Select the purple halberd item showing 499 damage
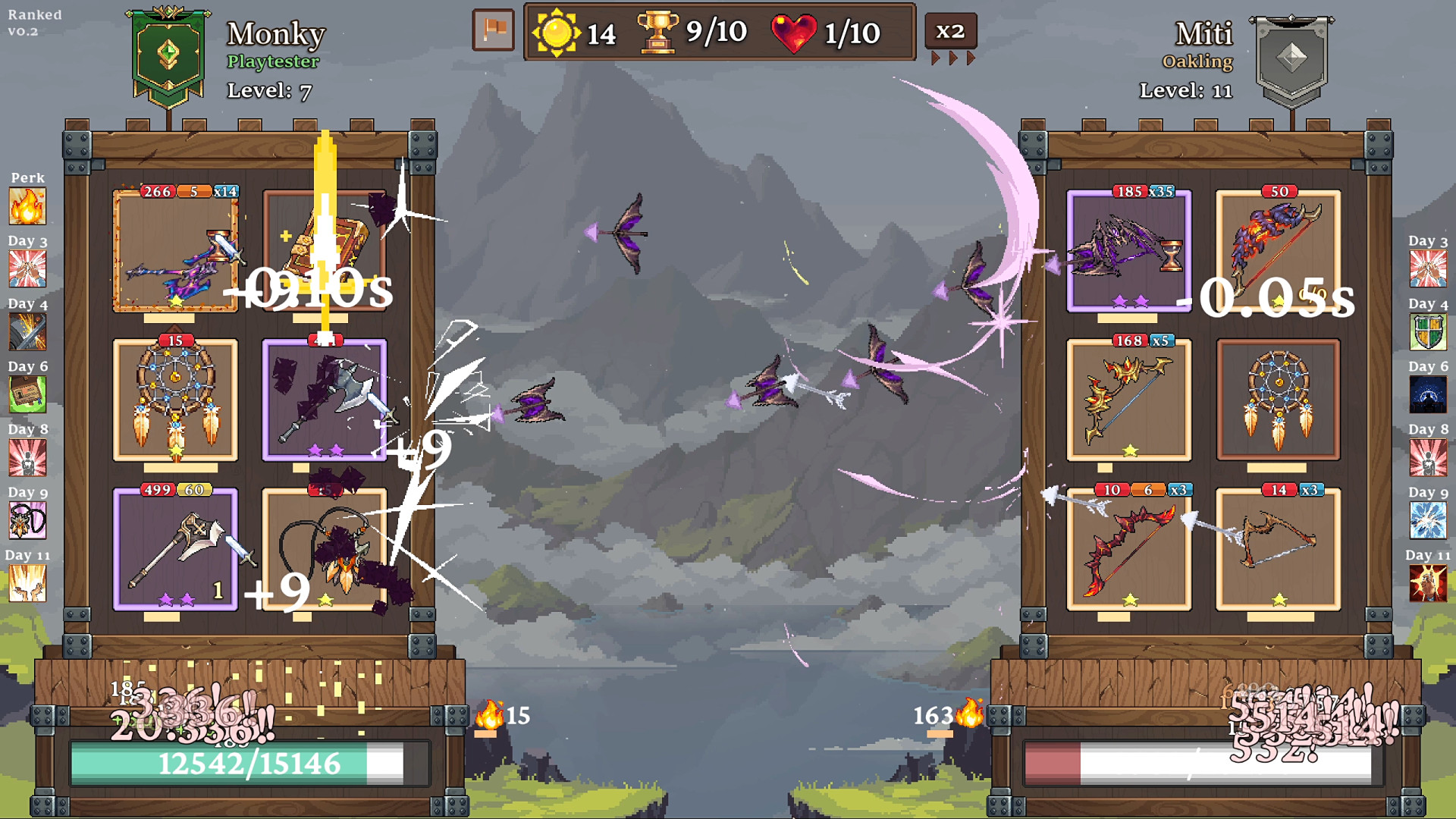Screen dimensions: 1456x819 click(175, 550)
